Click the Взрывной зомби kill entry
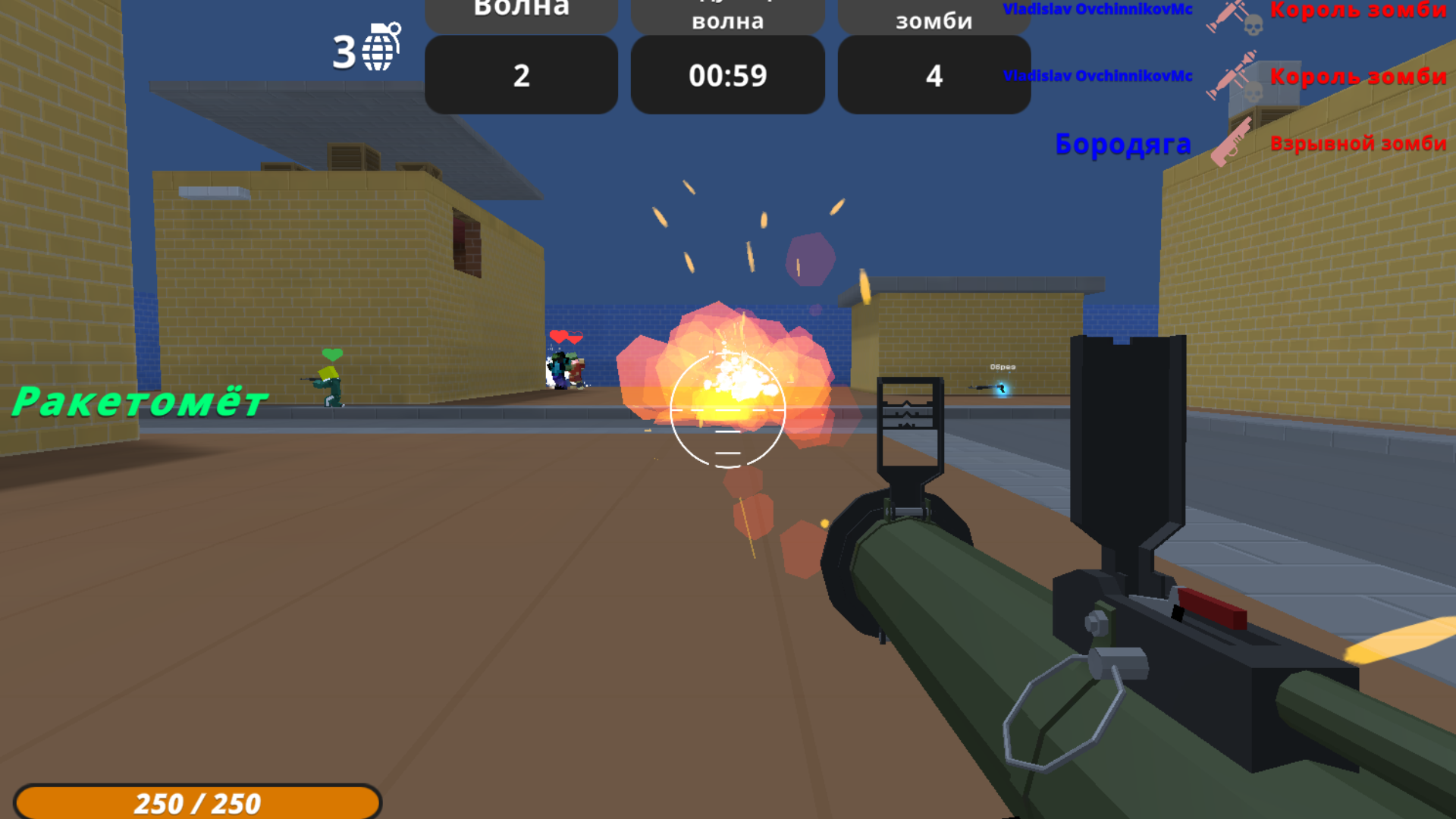This screenshot has height=819, width=1456. (x=1360, y=143)
